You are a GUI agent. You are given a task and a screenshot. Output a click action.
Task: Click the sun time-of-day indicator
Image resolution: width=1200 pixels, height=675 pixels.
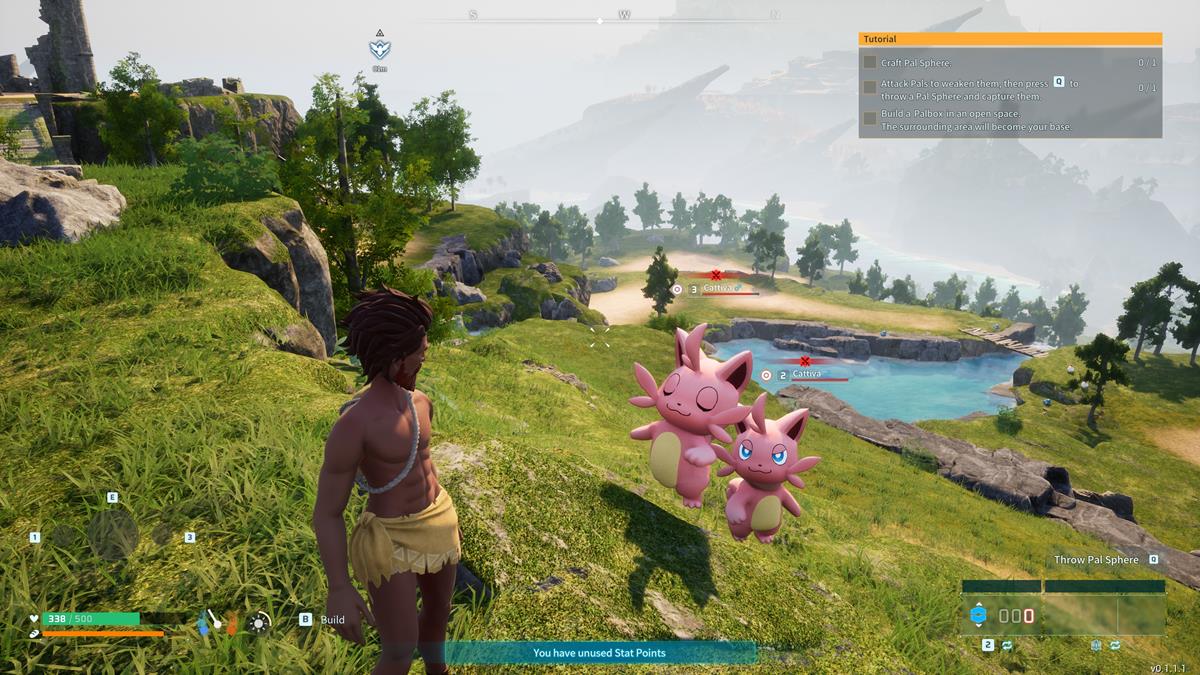point(260,622)
